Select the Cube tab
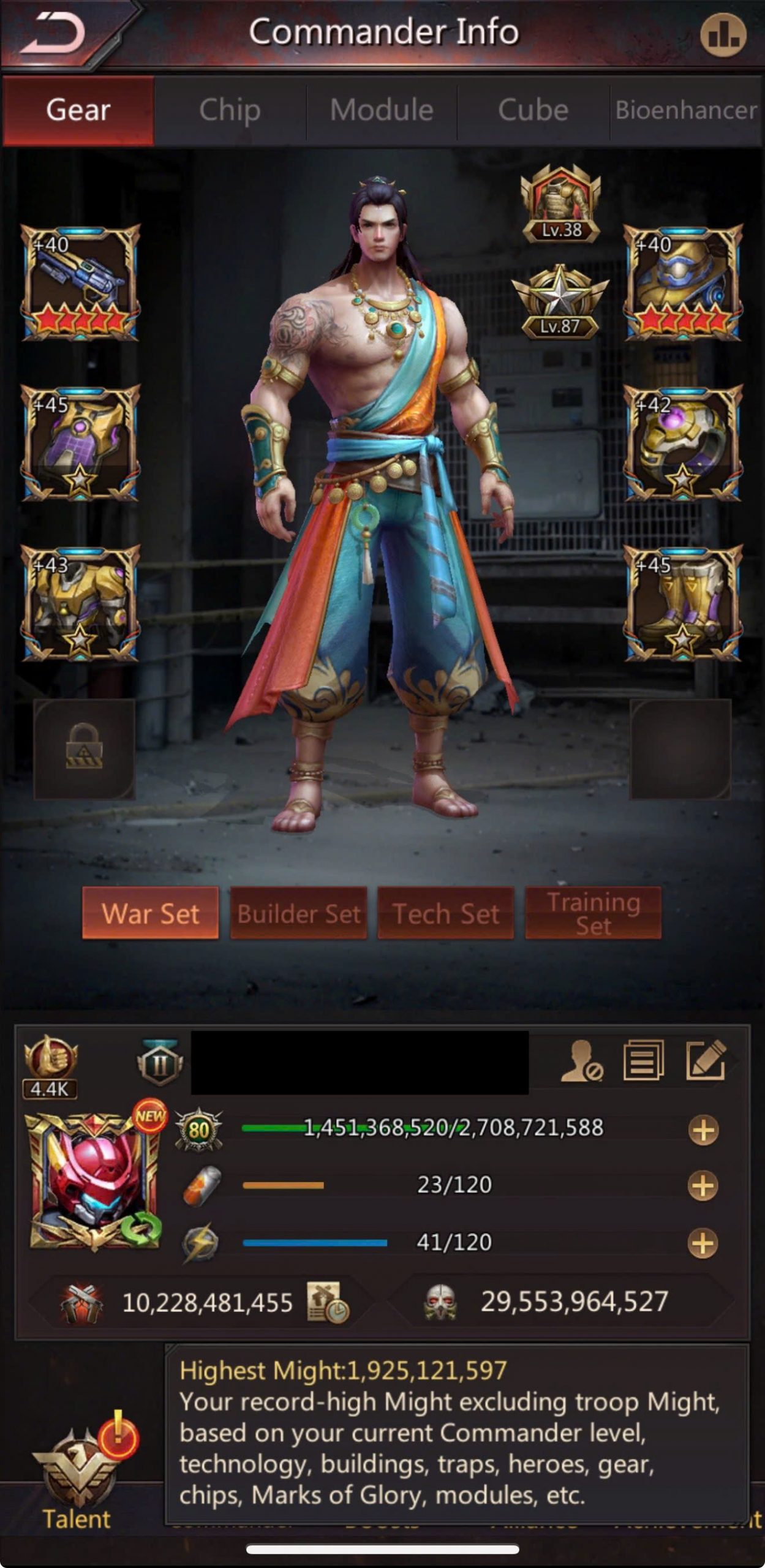The width and height of the screenshot is (765, 1568). [x=533, y=110]
